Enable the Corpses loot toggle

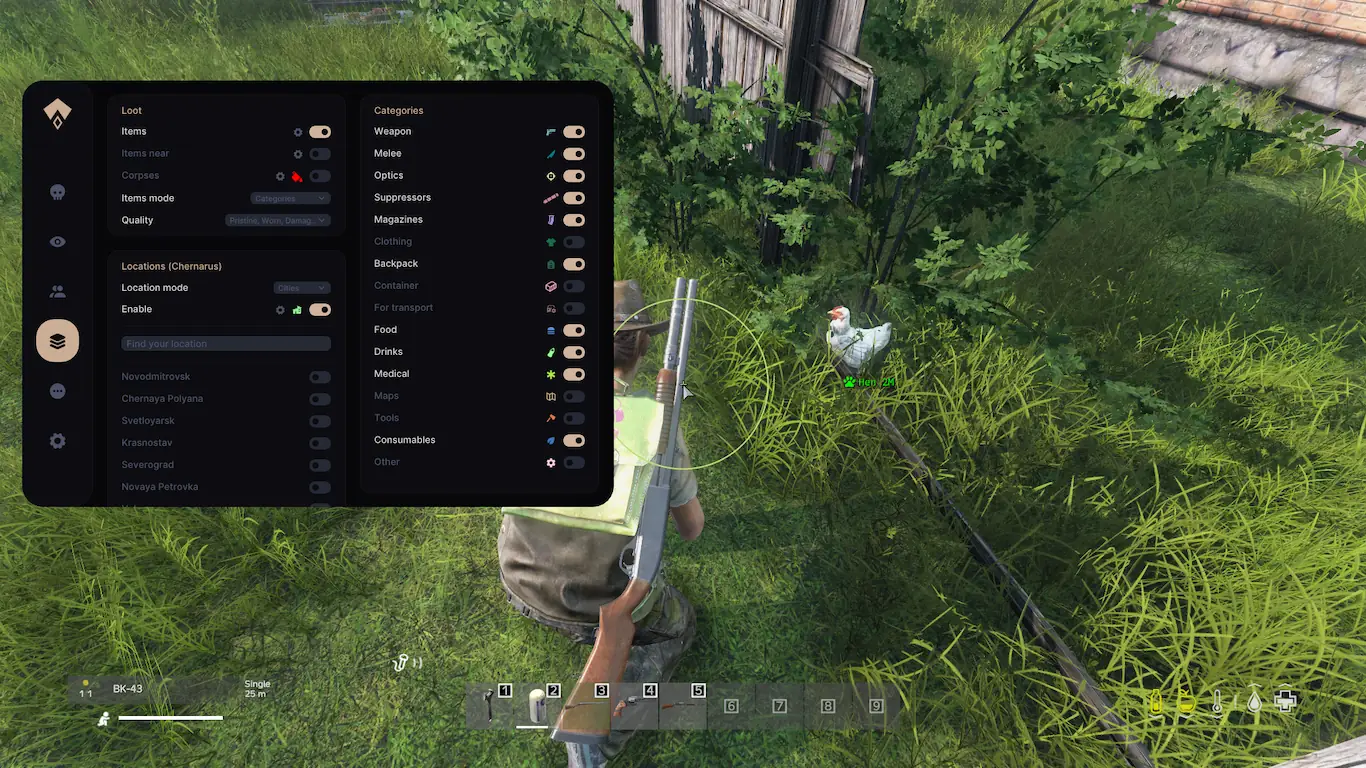point(320,176)
